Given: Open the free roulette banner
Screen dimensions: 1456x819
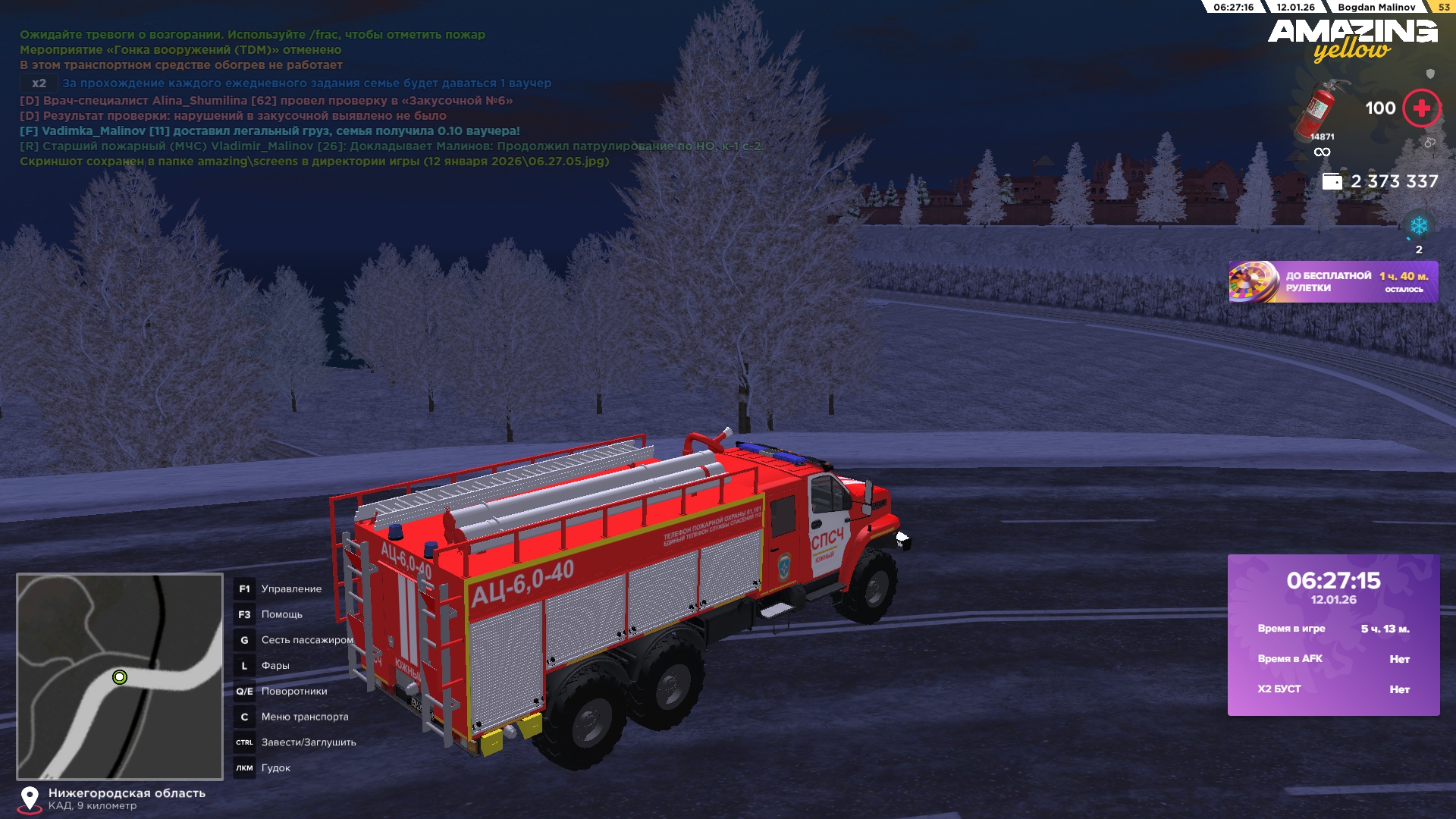Looking at the screenshot, I should click(x=1332, y=282).
